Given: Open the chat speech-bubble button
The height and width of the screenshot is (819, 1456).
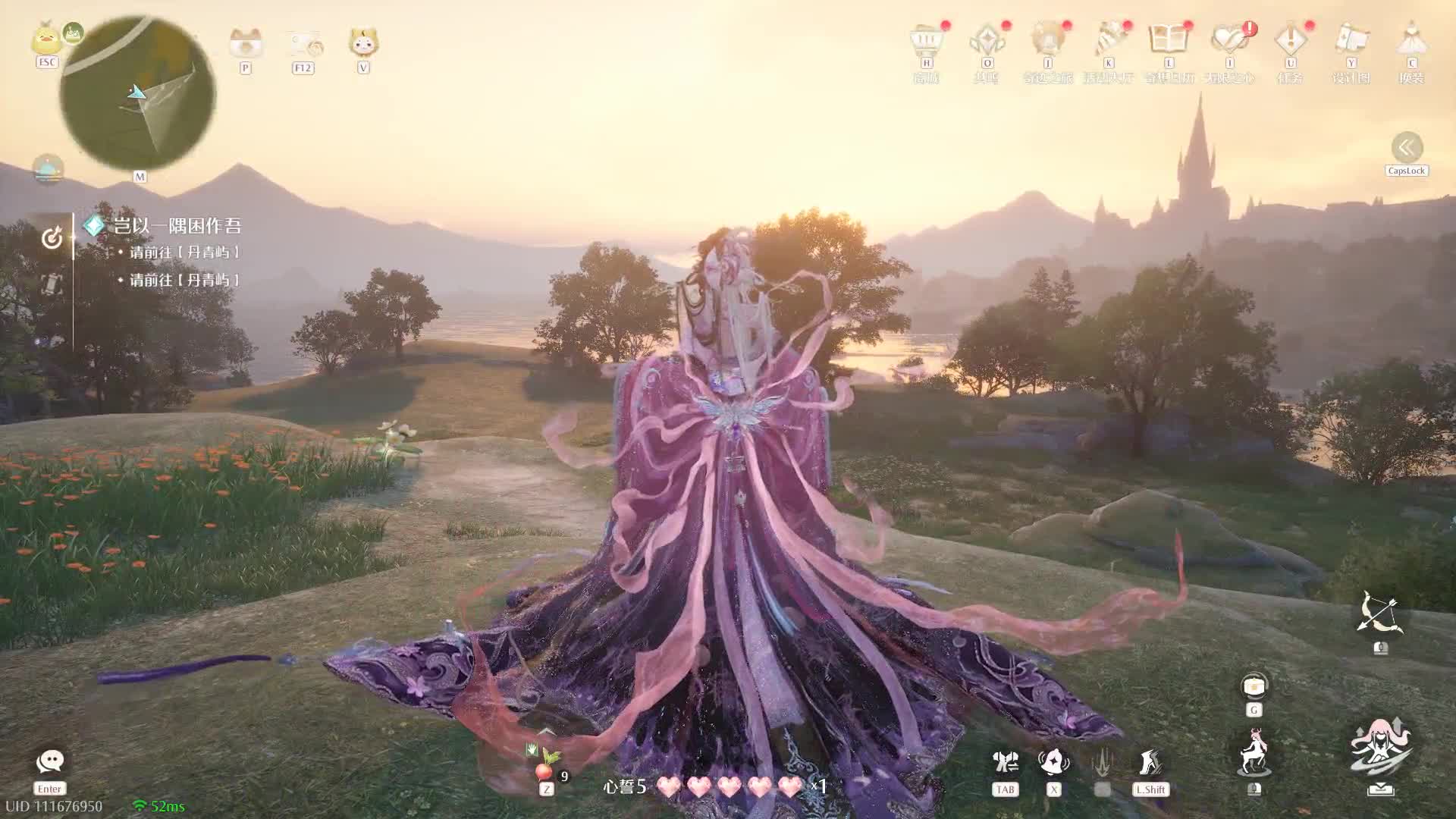Looking at the screenshot, I should (x=50, y=761).
